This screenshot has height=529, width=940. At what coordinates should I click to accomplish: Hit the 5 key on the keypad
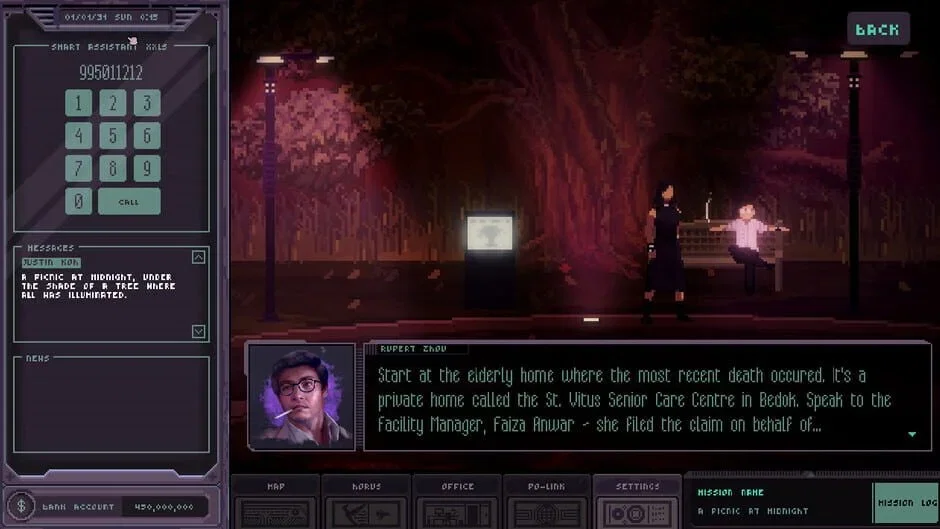click(x=113, y=136)
